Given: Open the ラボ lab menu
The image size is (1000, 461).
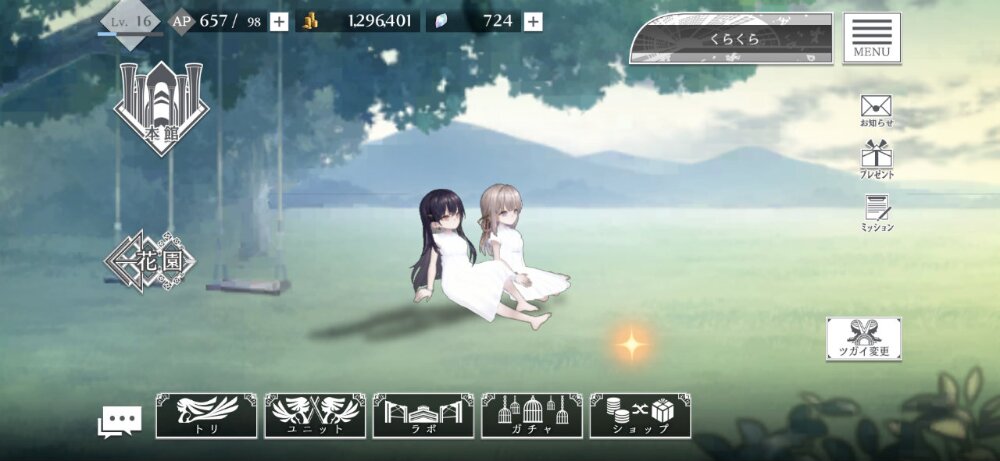Looking at the screenshot, I should coord(423,415).
